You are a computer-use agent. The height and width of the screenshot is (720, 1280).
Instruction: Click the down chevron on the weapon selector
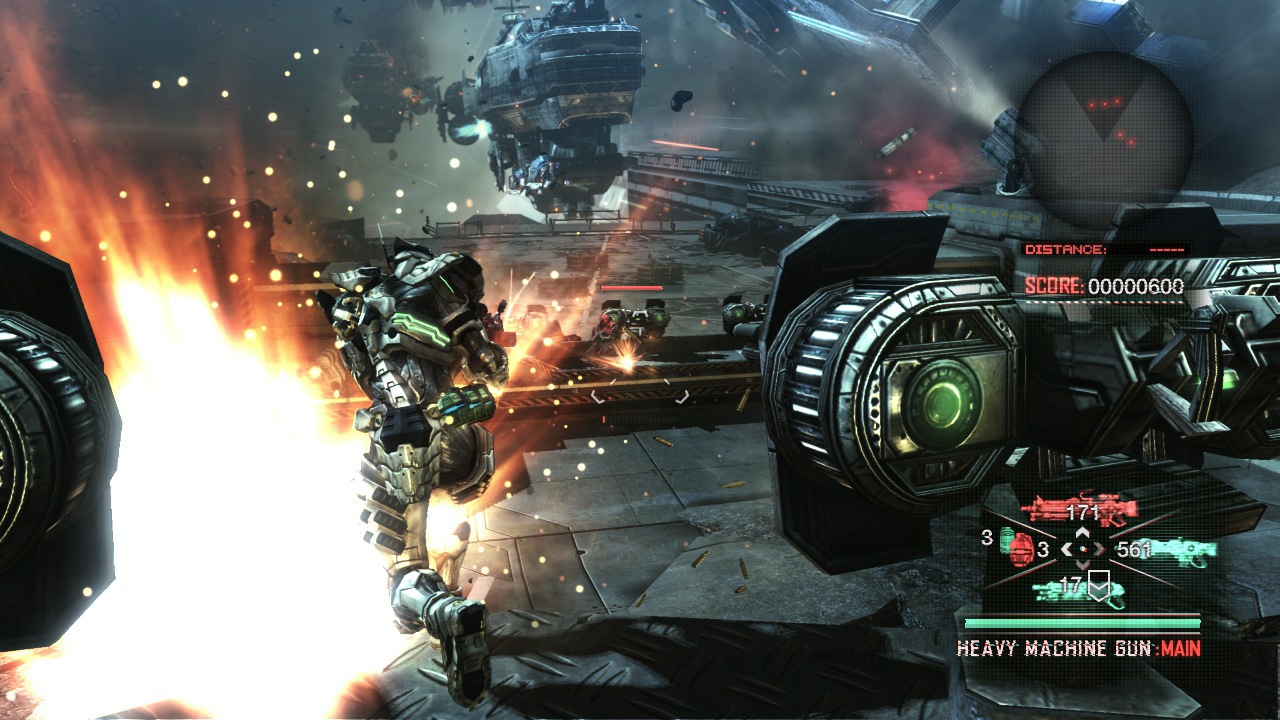tap(1082, 564)
